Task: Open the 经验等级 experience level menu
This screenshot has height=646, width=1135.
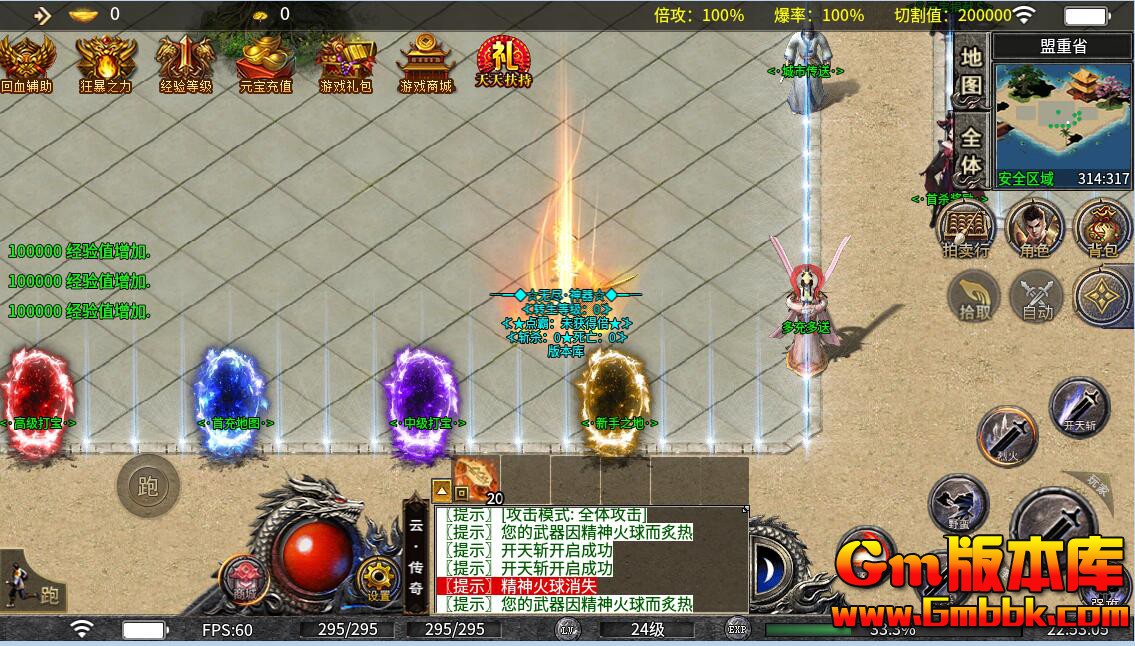Action: 186,63
